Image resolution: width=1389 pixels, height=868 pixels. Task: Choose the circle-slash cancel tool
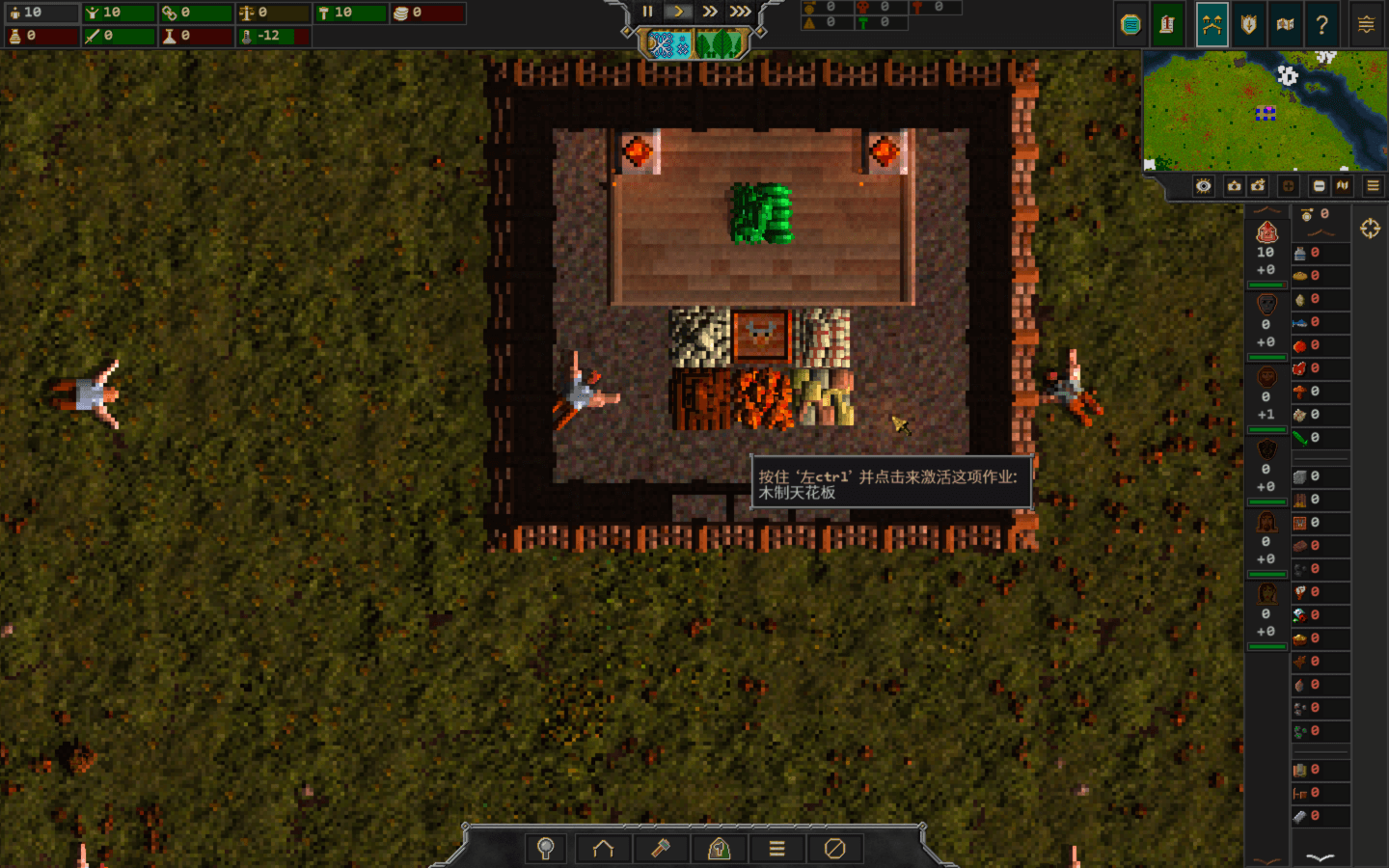tap(834, 849)
